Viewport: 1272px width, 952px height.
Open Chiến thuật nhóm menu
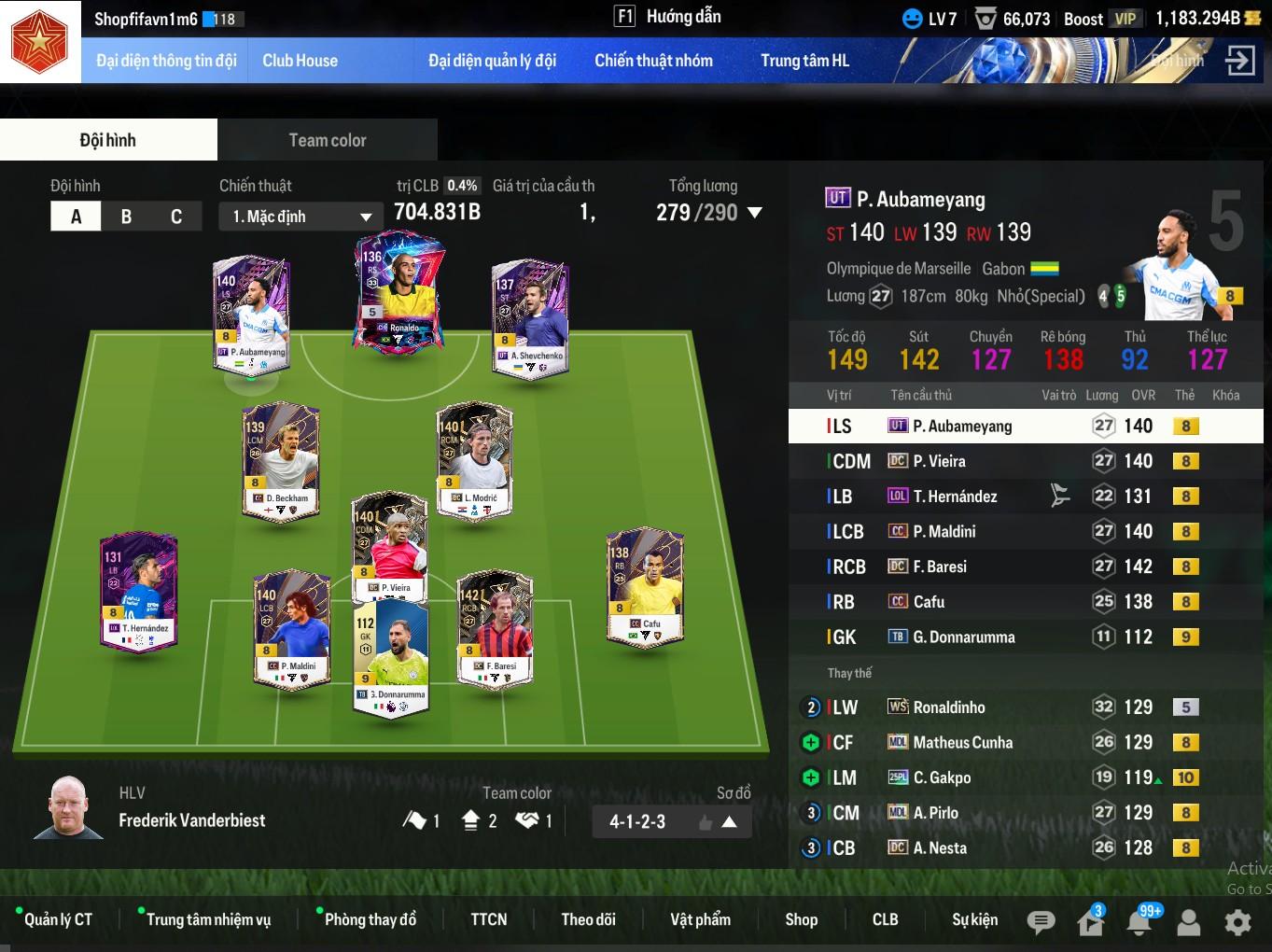point(653,61)
